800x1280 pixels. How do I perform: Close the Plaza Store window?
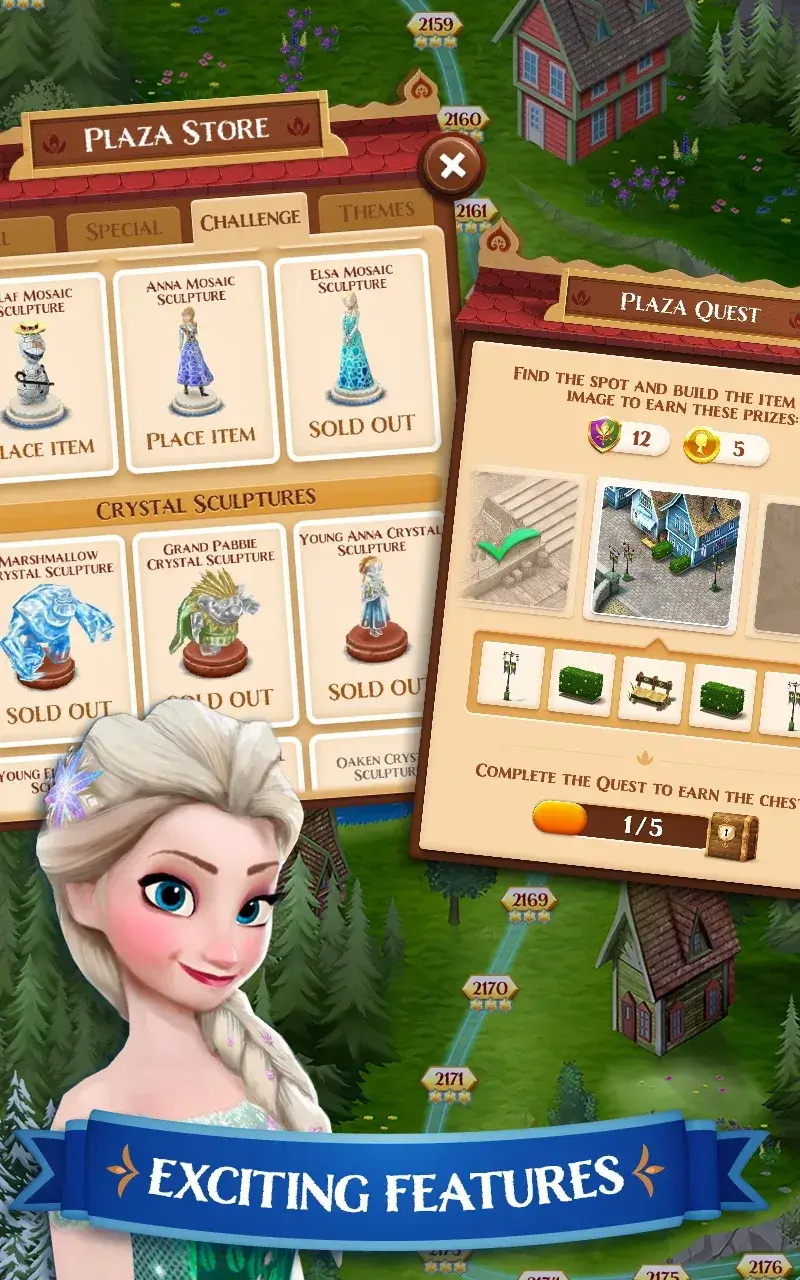[x=452, y=165]
